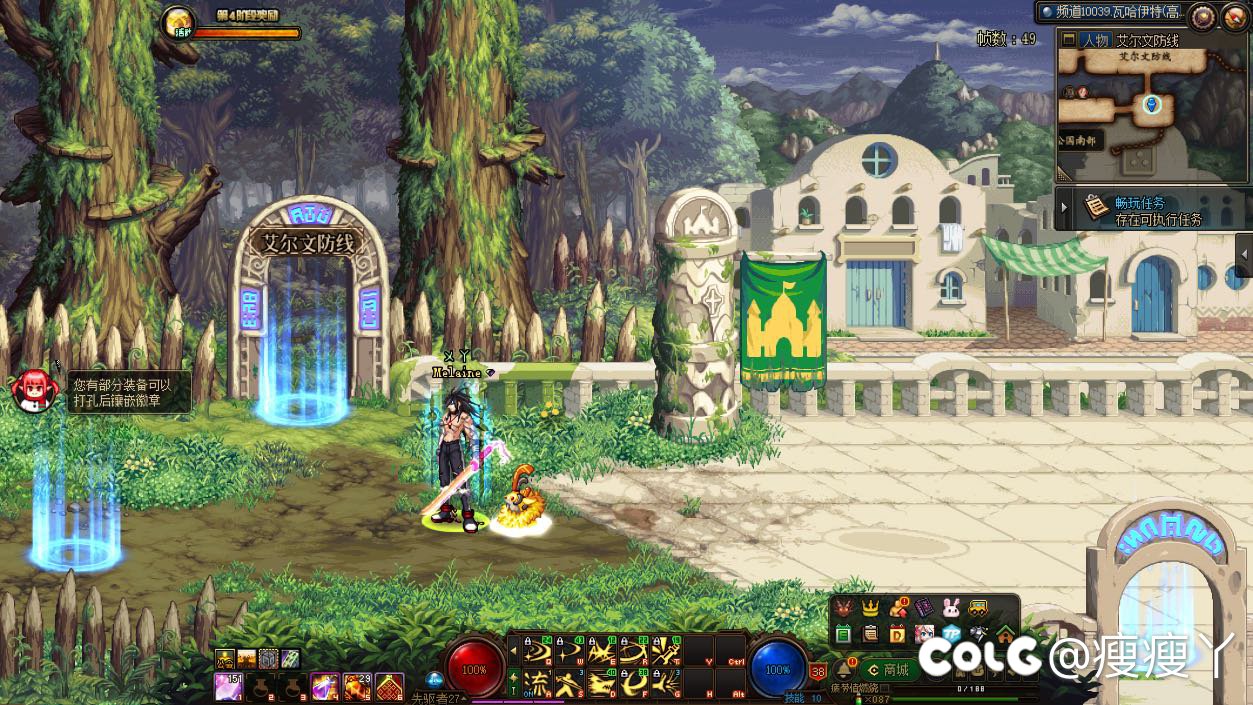The image size is (1253, 705).
Task: Click the round gear-rimmed icon beside the channel bar
Action: click(x=1203, y=16)
